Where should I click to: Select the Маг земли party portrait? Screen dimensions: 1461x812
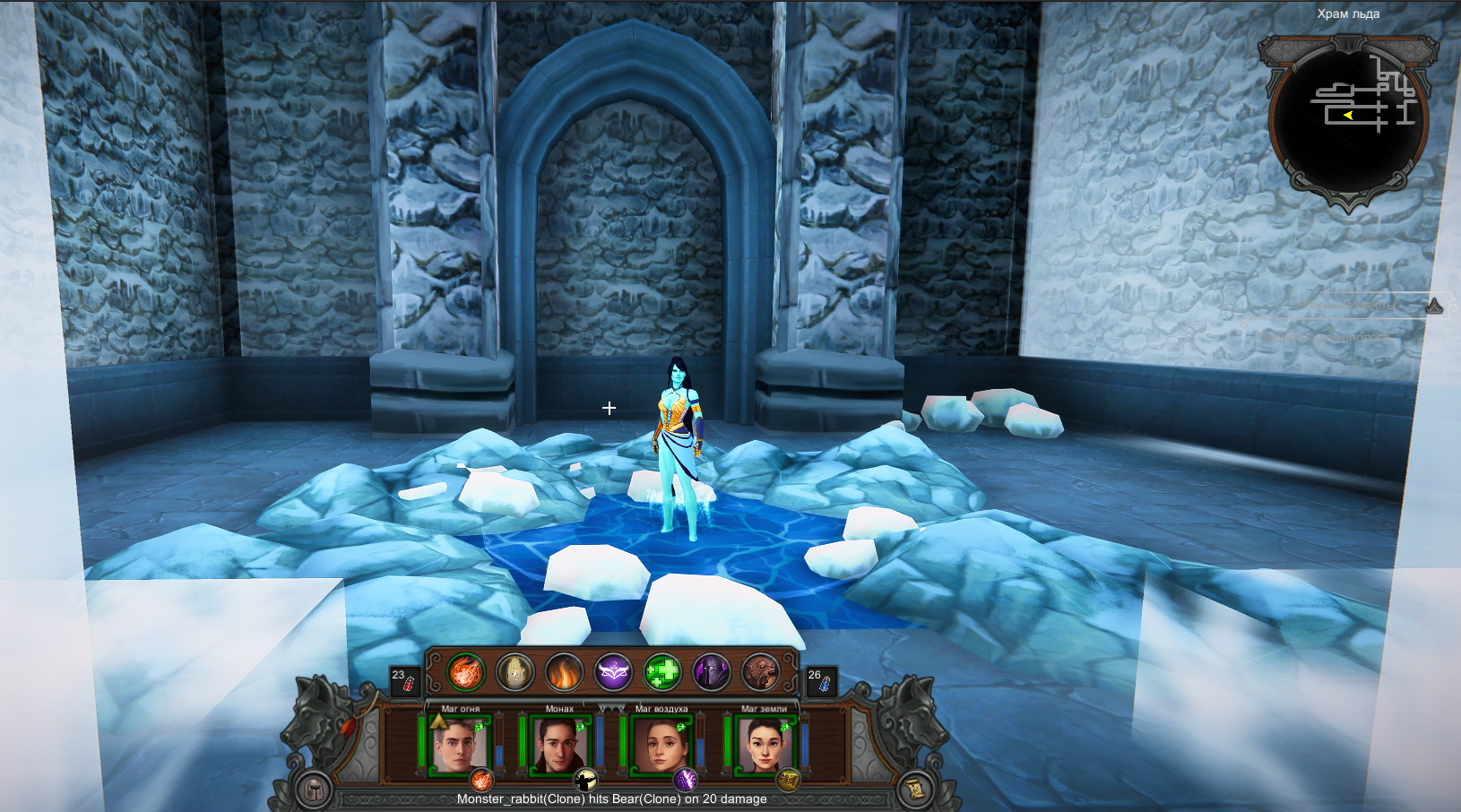click(x=764, y=744)
